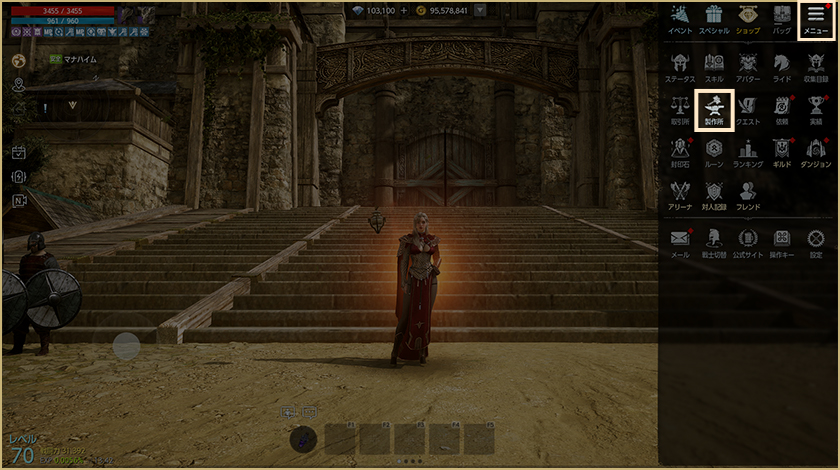Show the ステータス character status
This screenshot has height=470, width=840.
(x=680, y=64)
